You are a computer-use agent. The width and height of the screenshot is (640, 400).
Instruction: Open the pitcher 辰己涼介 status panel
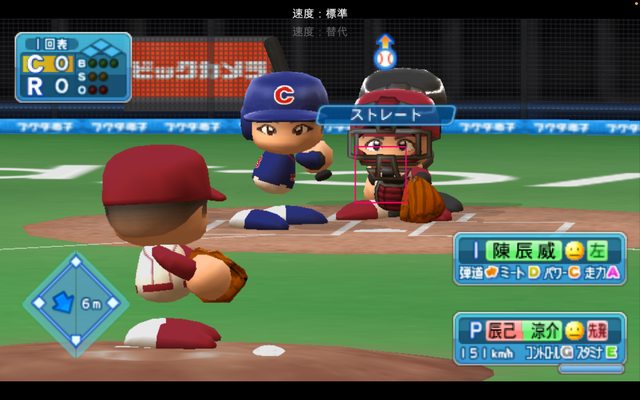pos(540,340)
